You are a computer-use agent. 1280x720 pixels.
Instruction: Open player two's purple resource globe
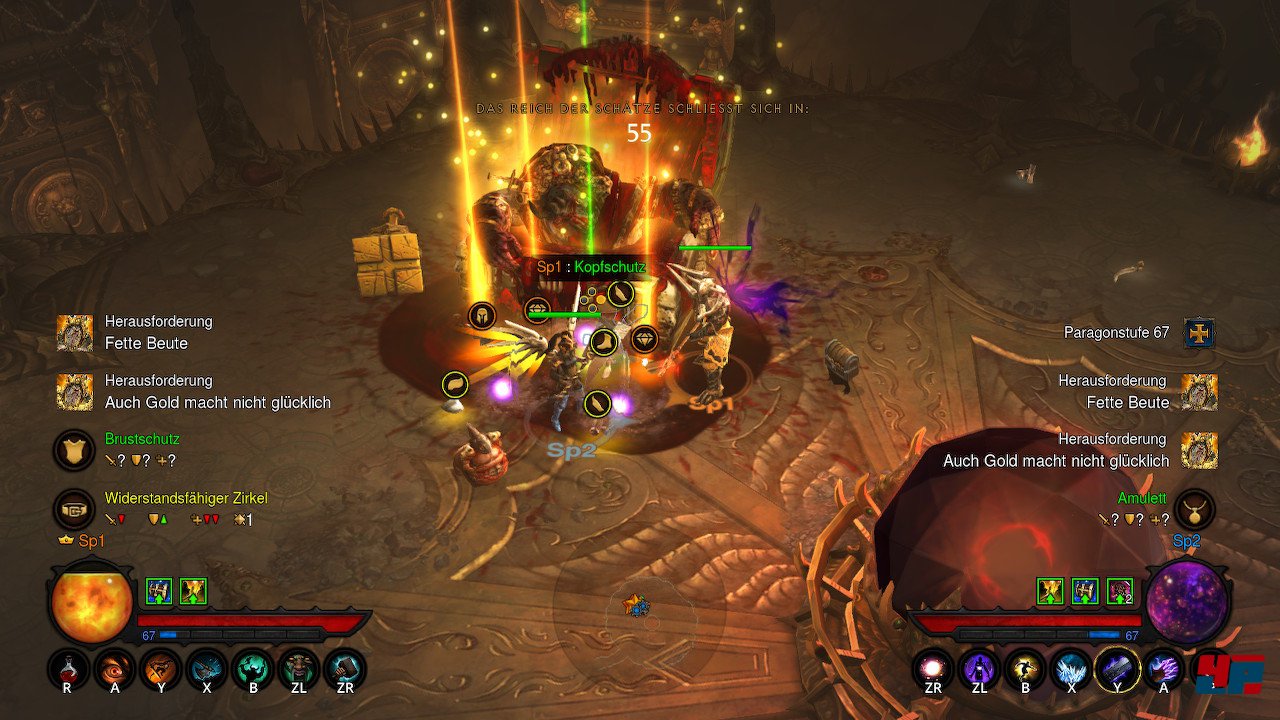tap(1187, 604)
